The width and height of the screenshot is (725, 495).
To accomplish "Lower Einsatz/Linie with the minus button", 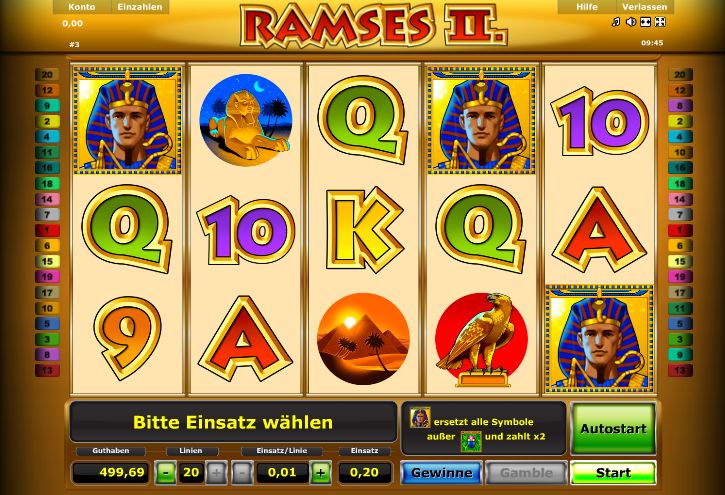I will [243, 473].
